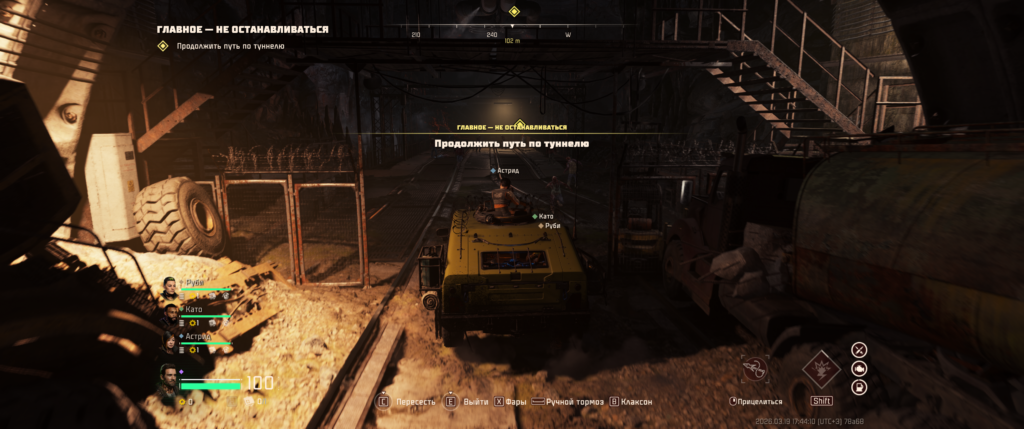Screen dimensions: 1024x429
Task: Click the compass bar heading strip
Action: [x=490, y=34]
